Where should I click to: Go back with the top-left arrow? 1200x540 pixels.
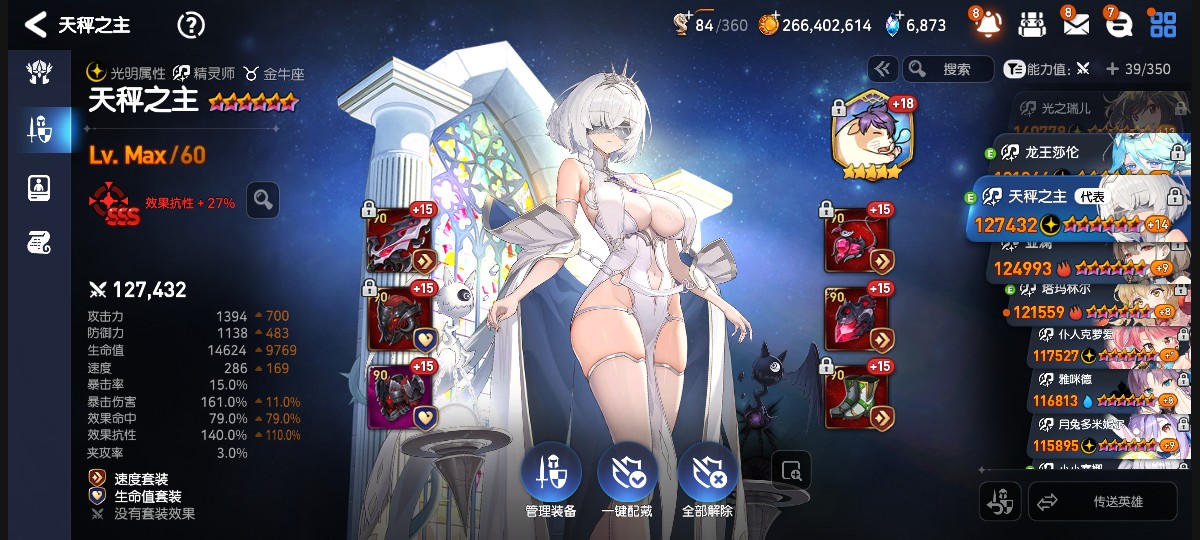click(x=35, y=25)
